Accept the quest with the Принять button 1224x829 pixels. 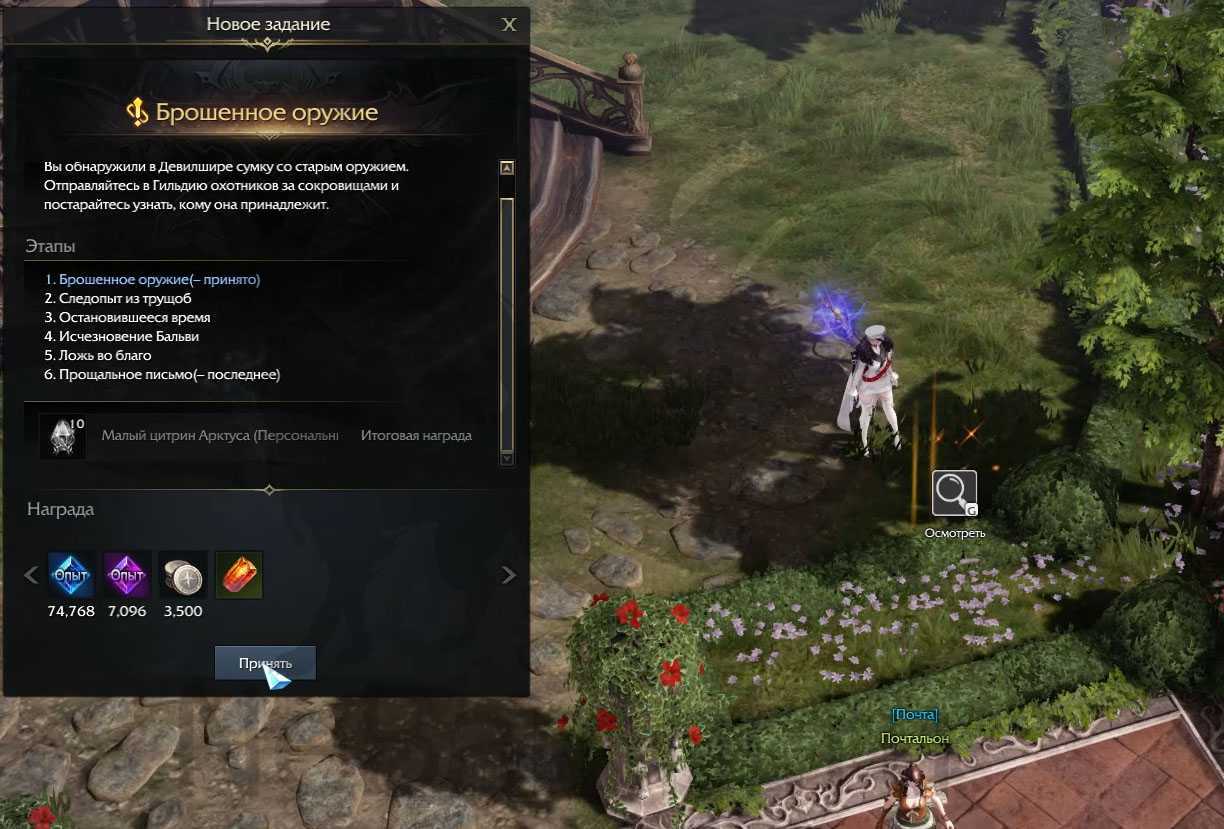265,663
